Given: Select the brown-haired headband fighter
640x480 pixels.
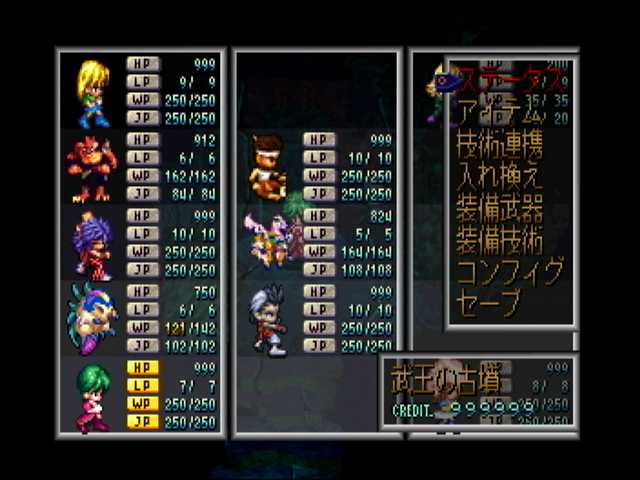Looking at the screenshot, I should [267, 167].
